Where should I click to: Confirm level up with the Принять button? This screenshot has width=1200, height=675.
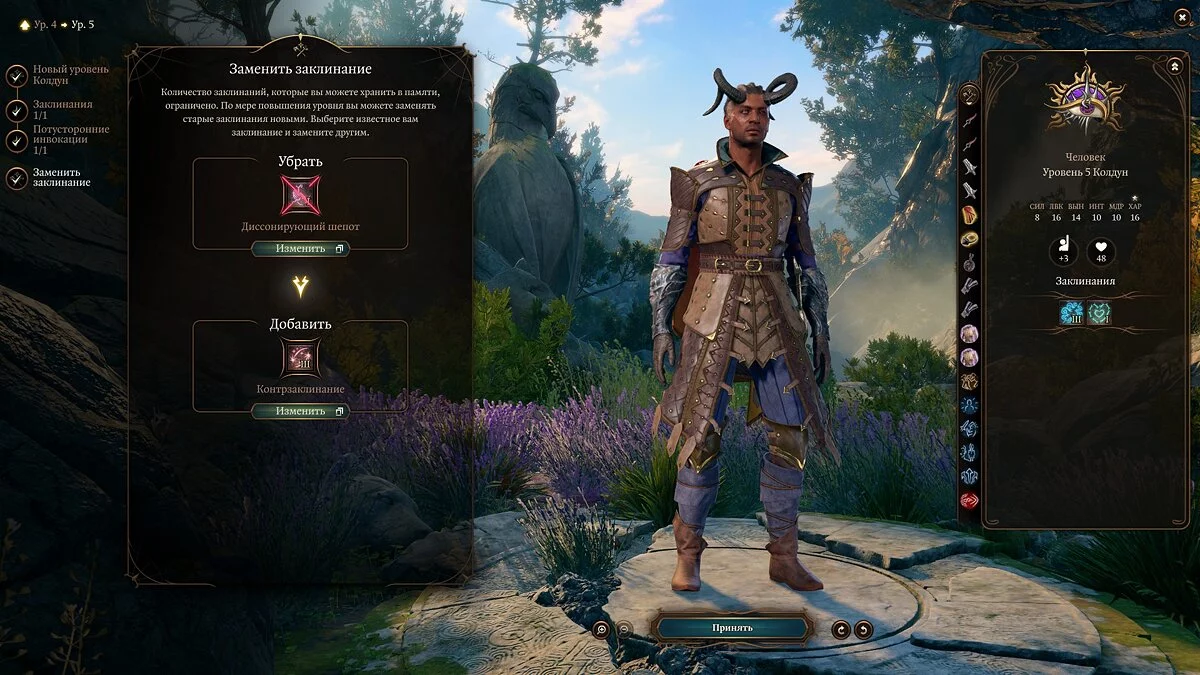[x=732, y=628]
